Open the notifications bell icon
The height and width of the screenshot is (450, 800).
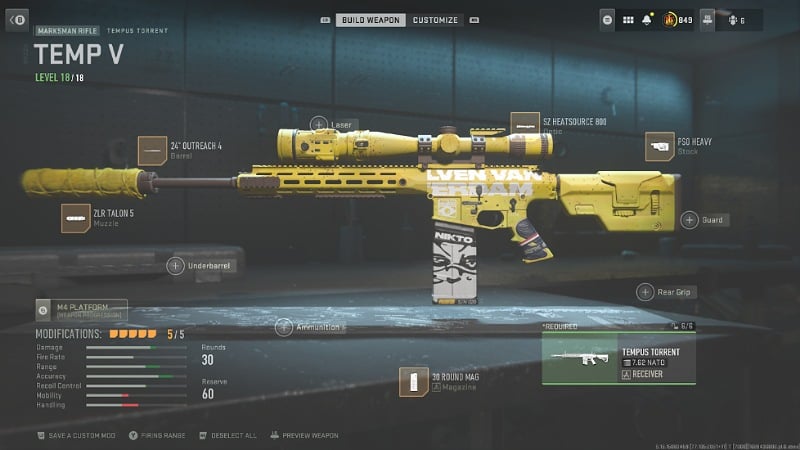(x=649, y=19)
